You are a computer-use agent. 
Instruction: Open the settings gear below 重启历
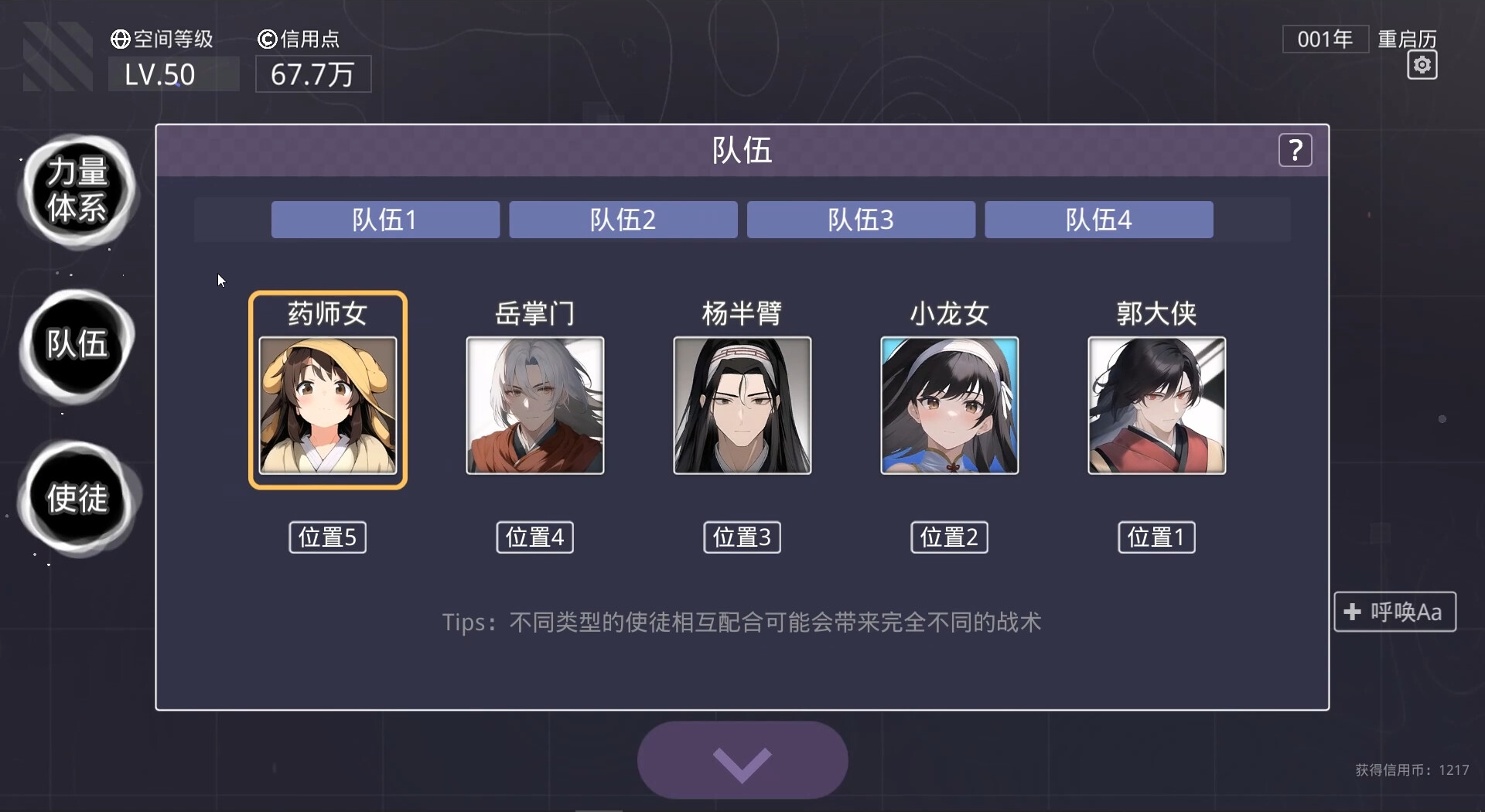click(x=1422, y=65)
